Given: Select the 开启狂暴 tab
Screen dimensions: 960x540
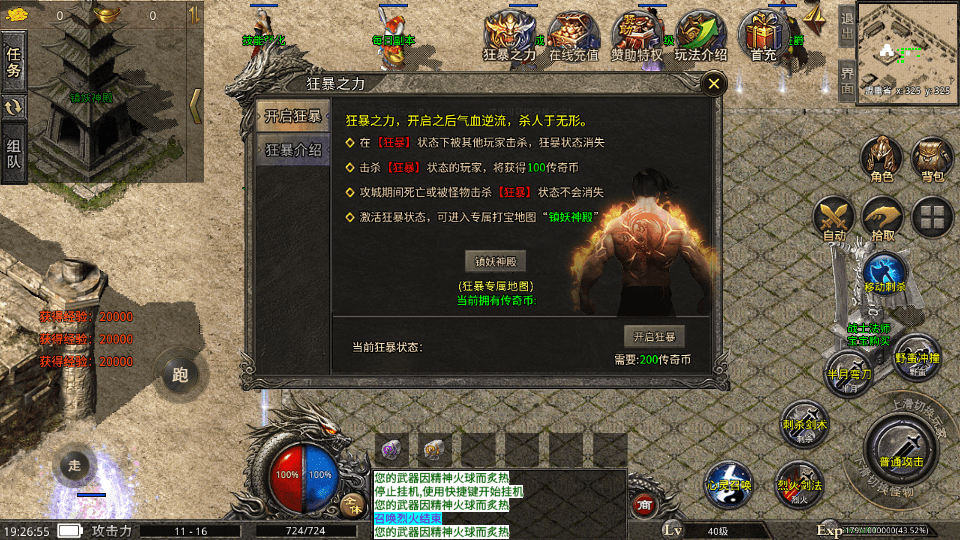Looking at the screenshot, I should click(293, 116).
